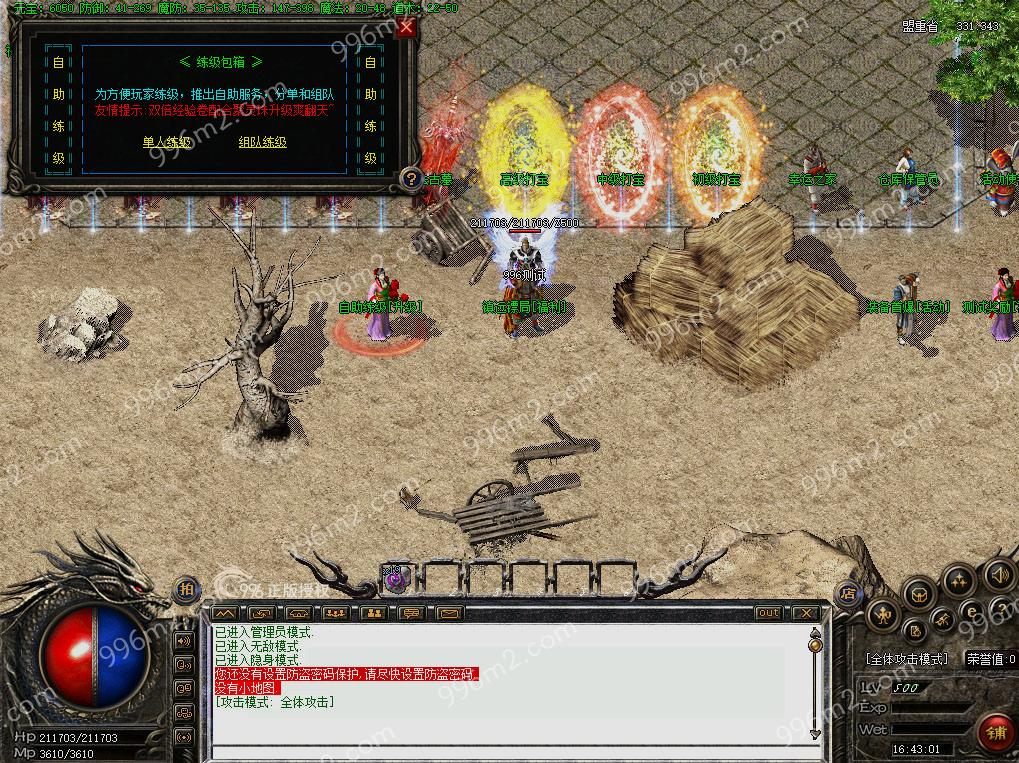Click the round 拍 auction button
The height and width of the screenshot is (763, 1019).
(x=186, y=590)
